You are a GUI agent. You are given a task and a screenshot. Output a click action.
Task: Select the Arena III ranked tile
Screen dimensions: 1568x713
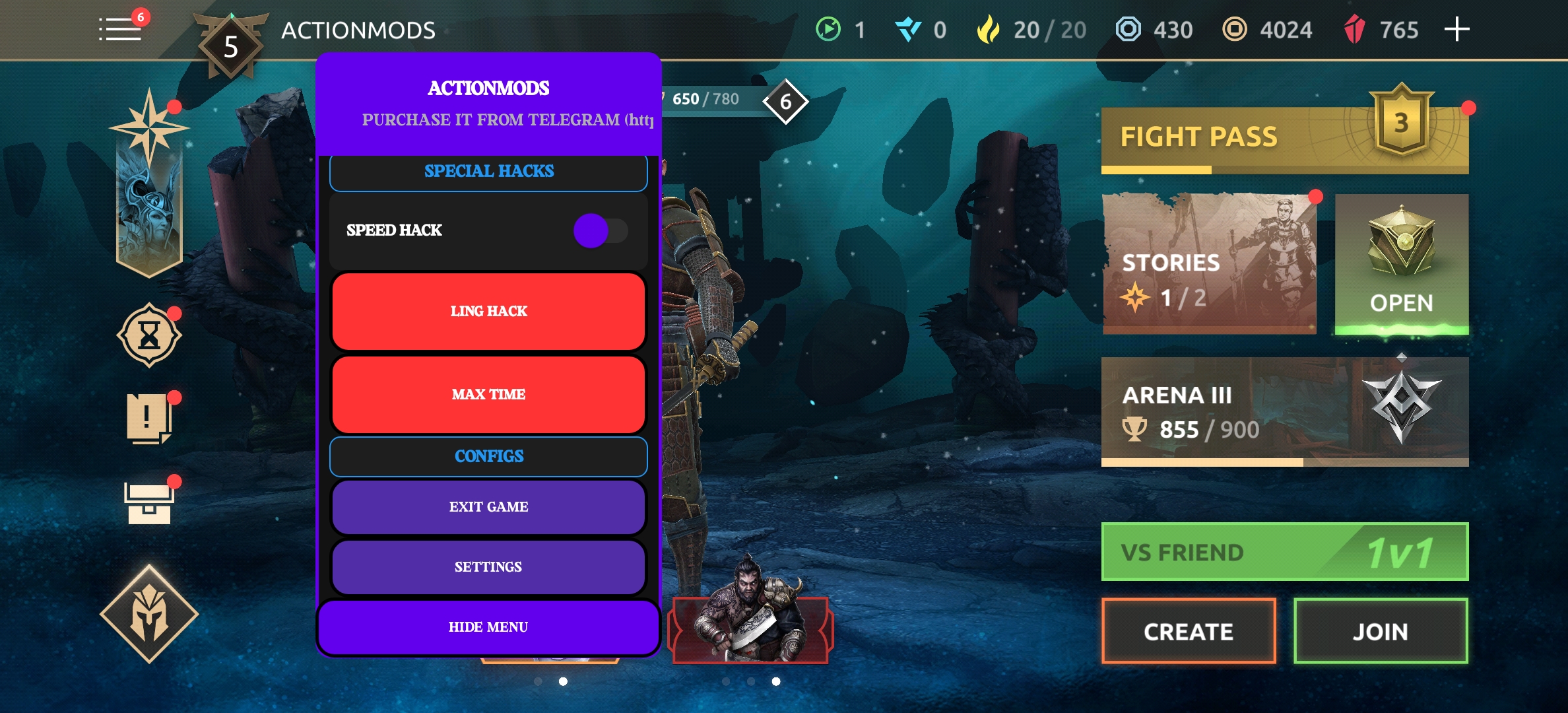pyautogui.click(x=1284, y=411)
